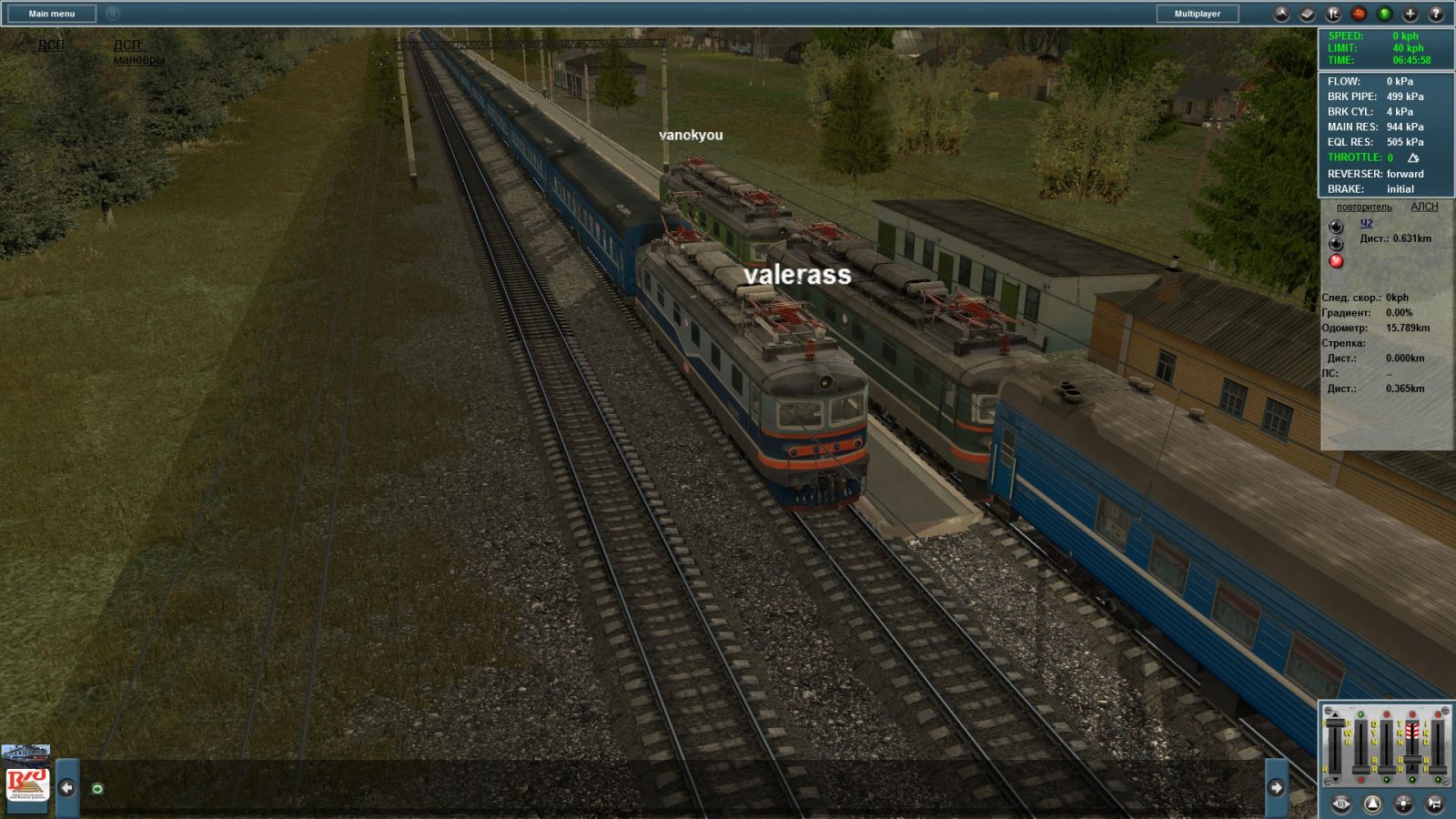Switch to the повторитель tab
This screenshot has width=1456, height=819.
1363,207
